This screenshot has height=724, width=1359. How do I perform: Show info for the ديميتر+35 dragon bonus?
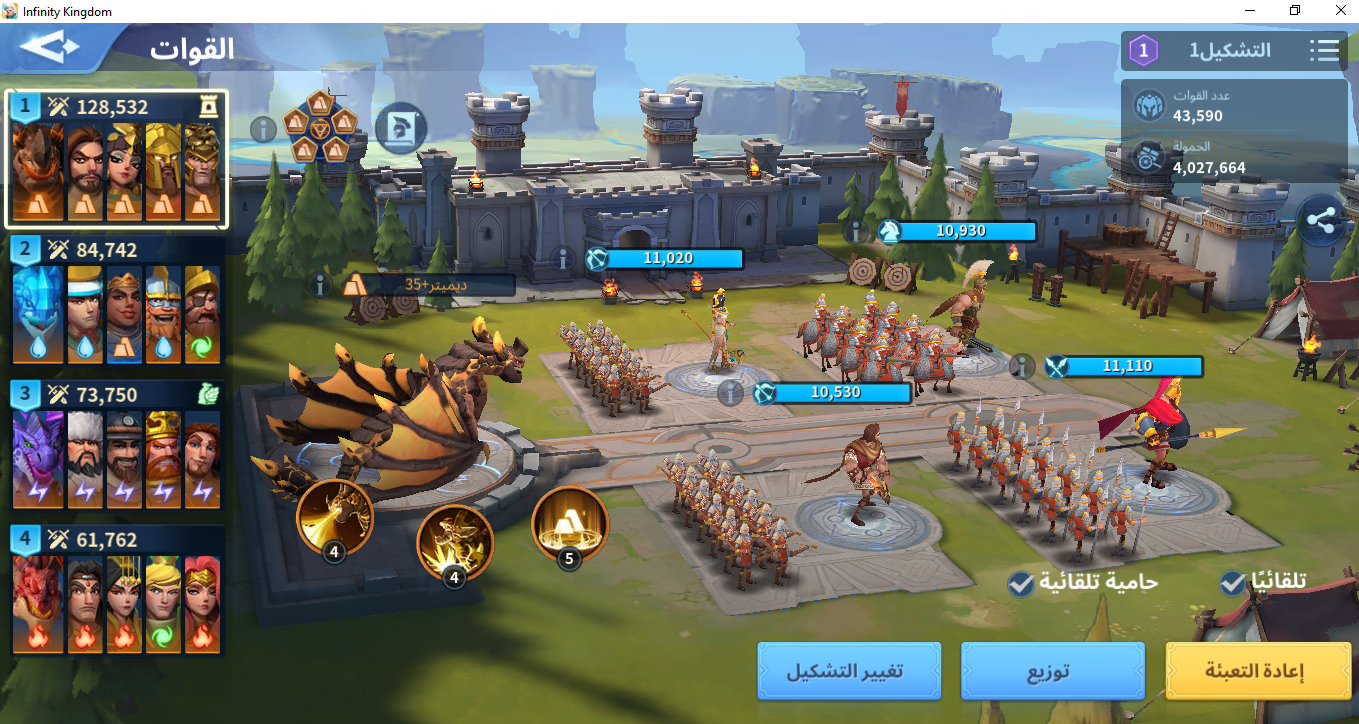click(321, 285)
